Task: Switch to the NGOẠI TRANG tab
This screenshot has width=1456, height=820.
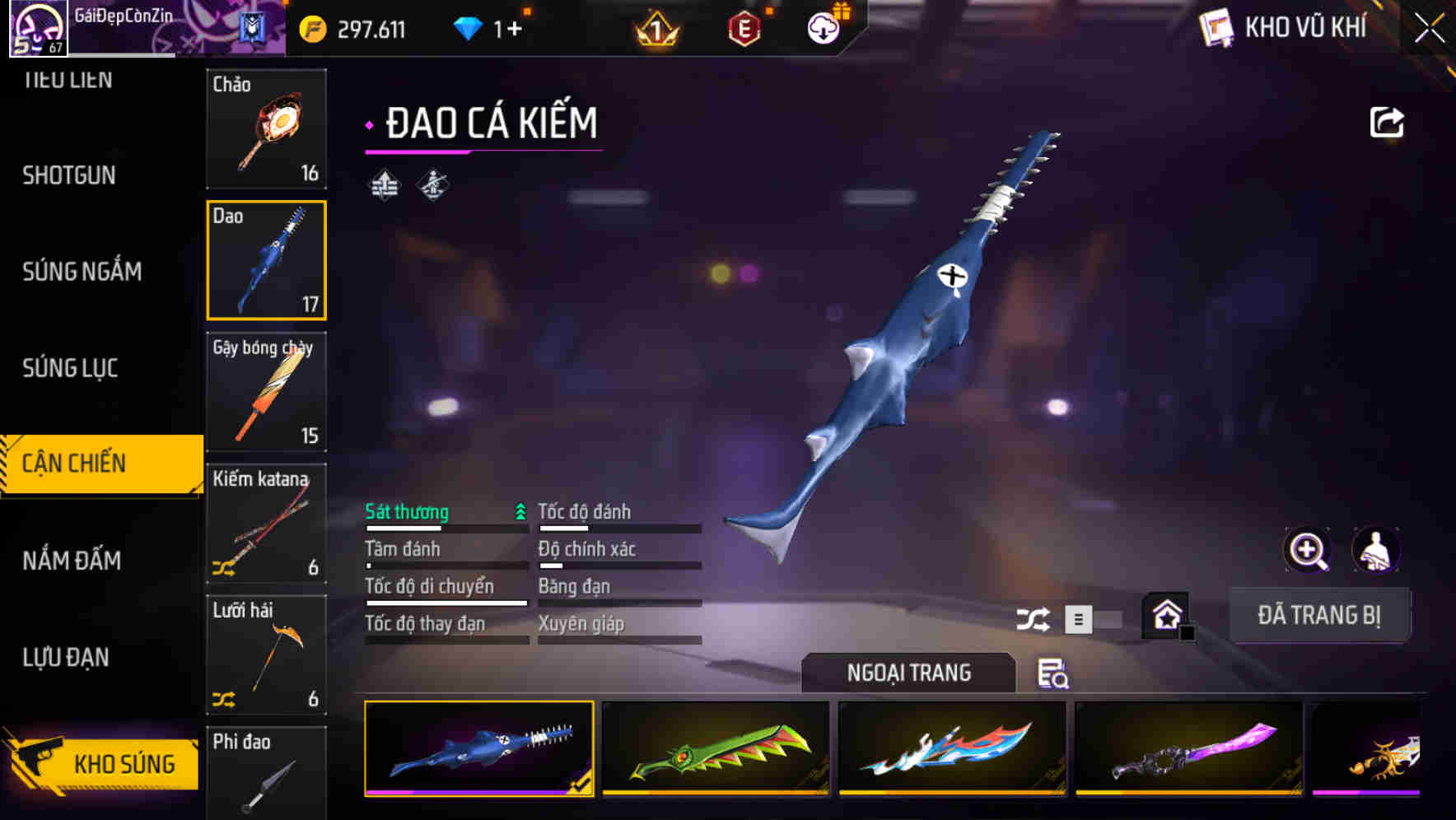Action: point(909,673)
